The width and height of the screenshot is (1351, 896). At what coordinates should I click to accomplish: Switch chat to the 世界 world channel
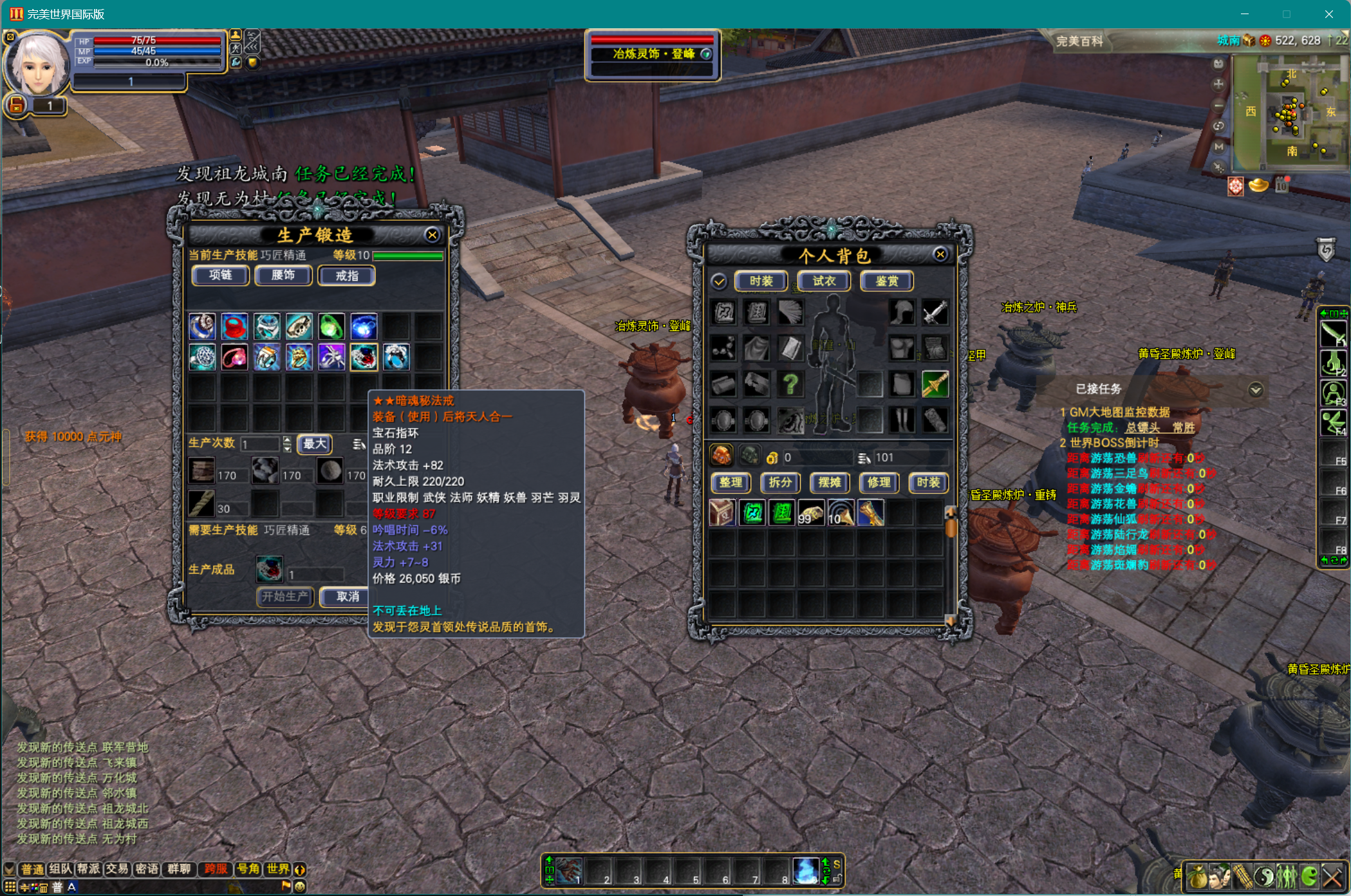point(278,869)
